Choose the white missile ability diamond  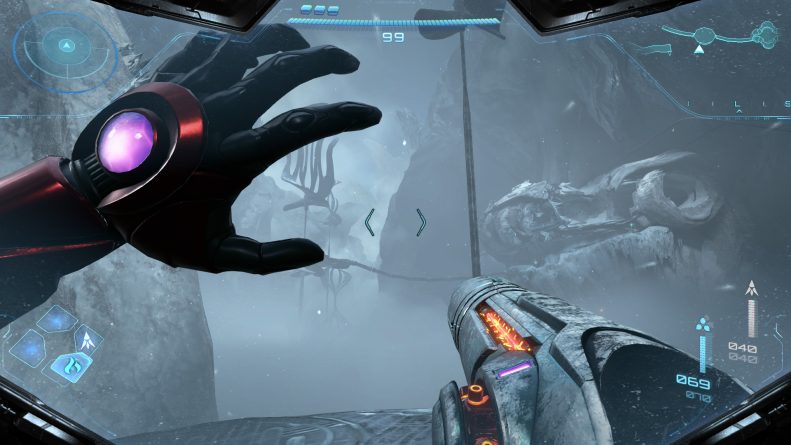pyautogui.click(x=89, y=340)
